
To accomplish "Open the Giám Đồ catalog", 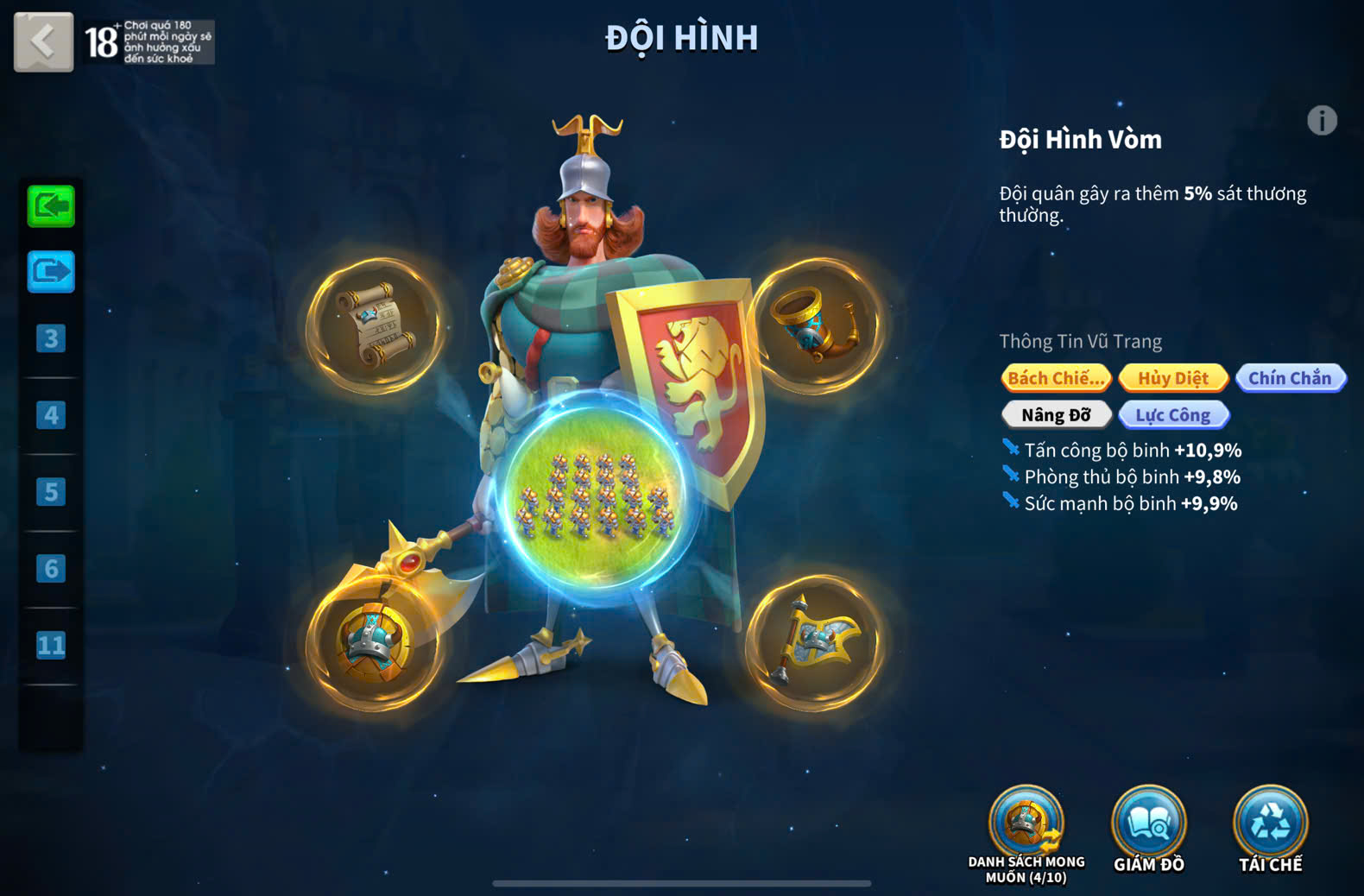I will coord(1148,824).
